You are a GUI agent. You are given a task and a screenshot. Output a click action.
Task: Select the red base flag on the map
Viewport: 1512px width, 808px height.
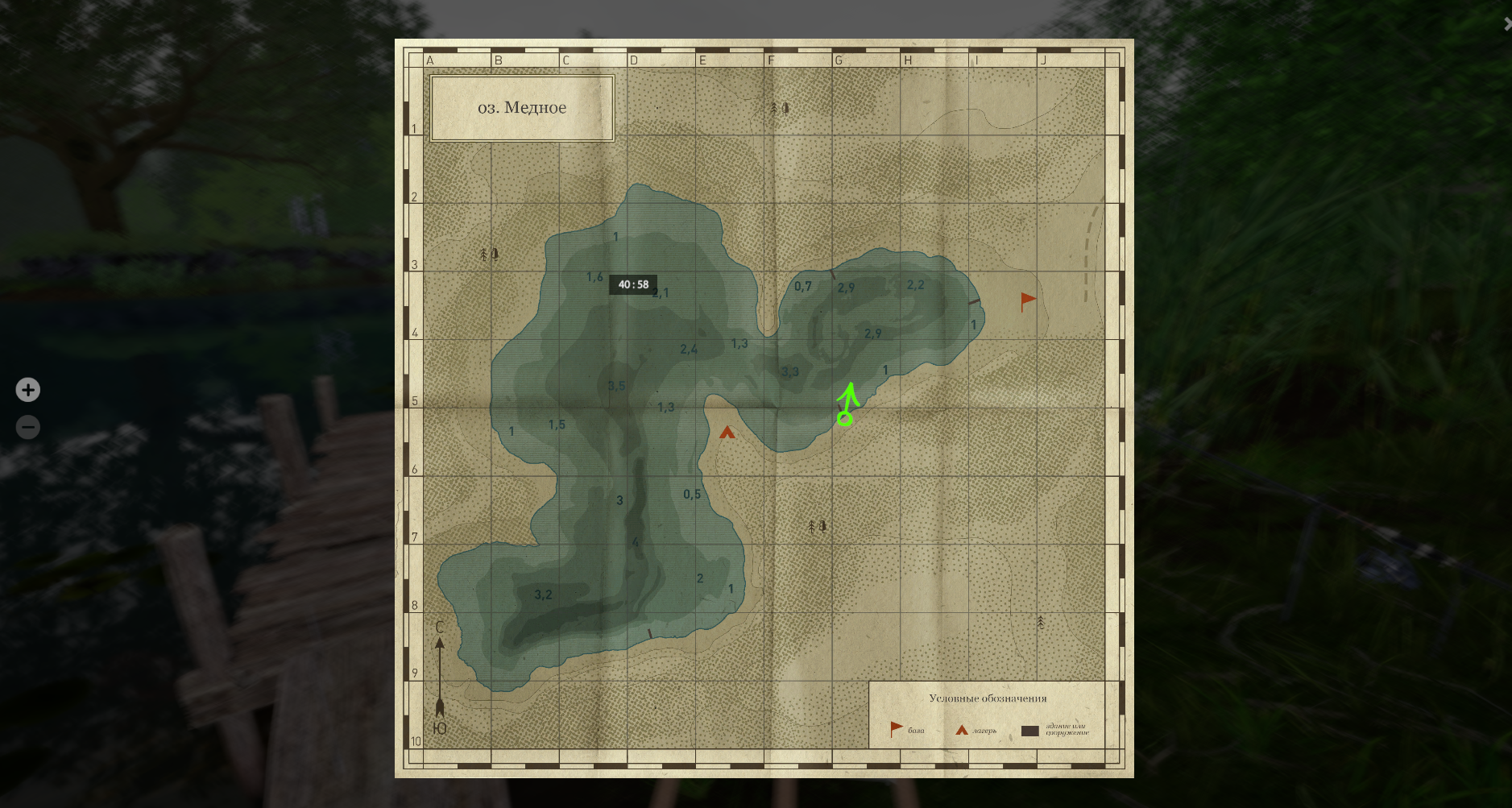click(x=1028, y=301)
